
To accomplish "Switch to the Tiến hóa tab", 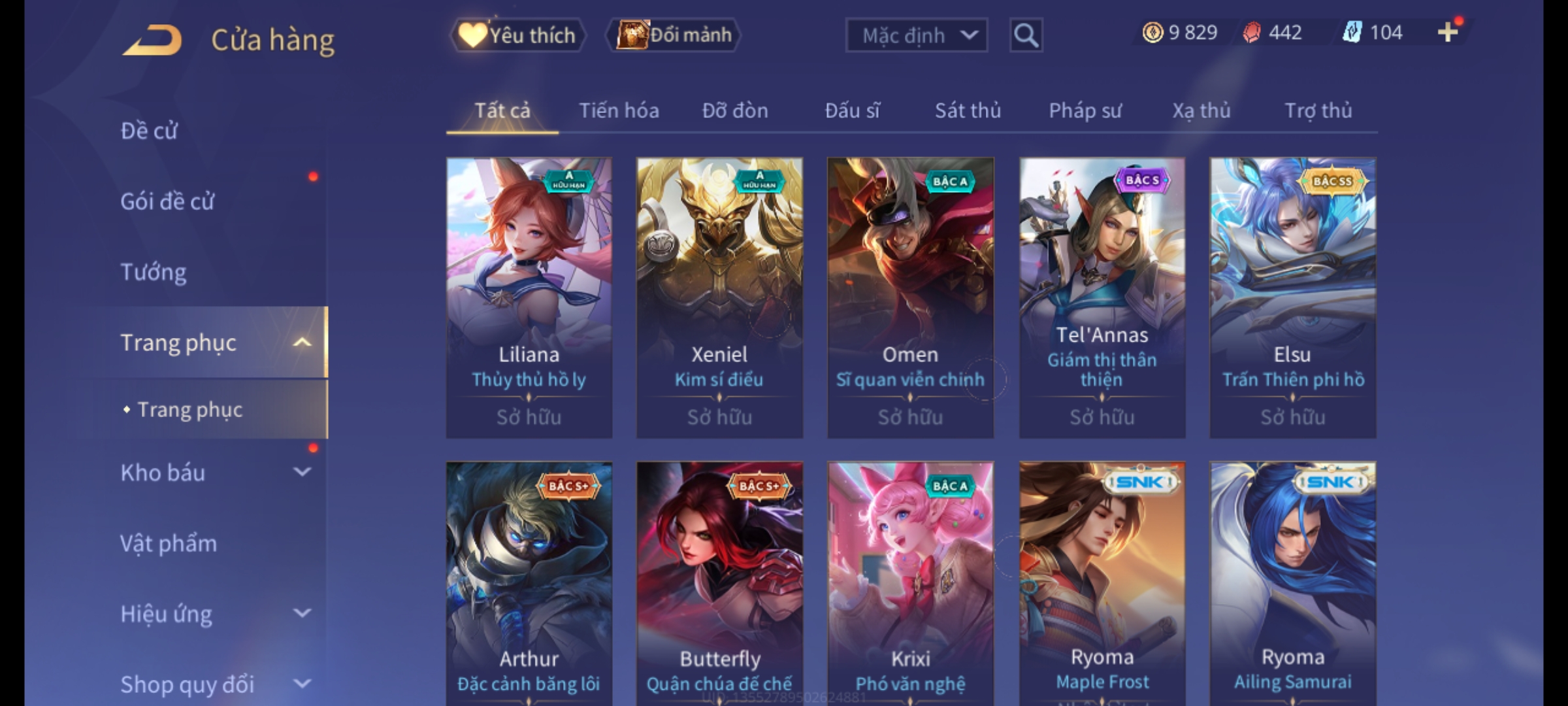I will click(619, 110).
